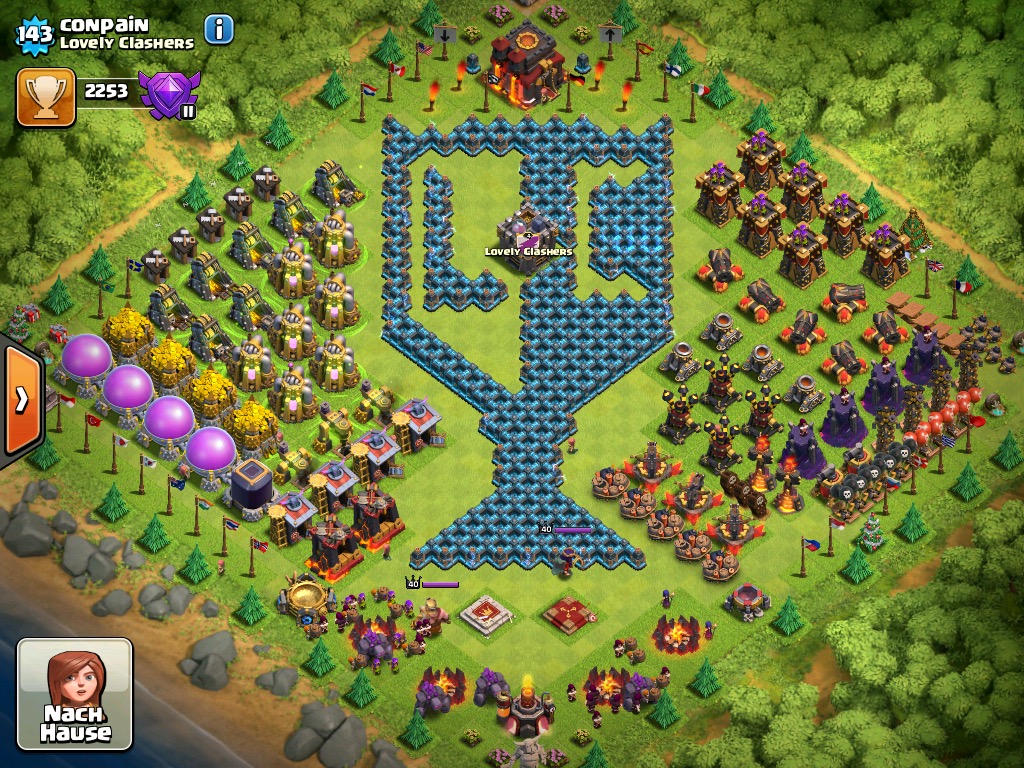Open the blue info button beside CONPAIN
This screenshot has height=768, width=1024.
[x=219, y=30]
